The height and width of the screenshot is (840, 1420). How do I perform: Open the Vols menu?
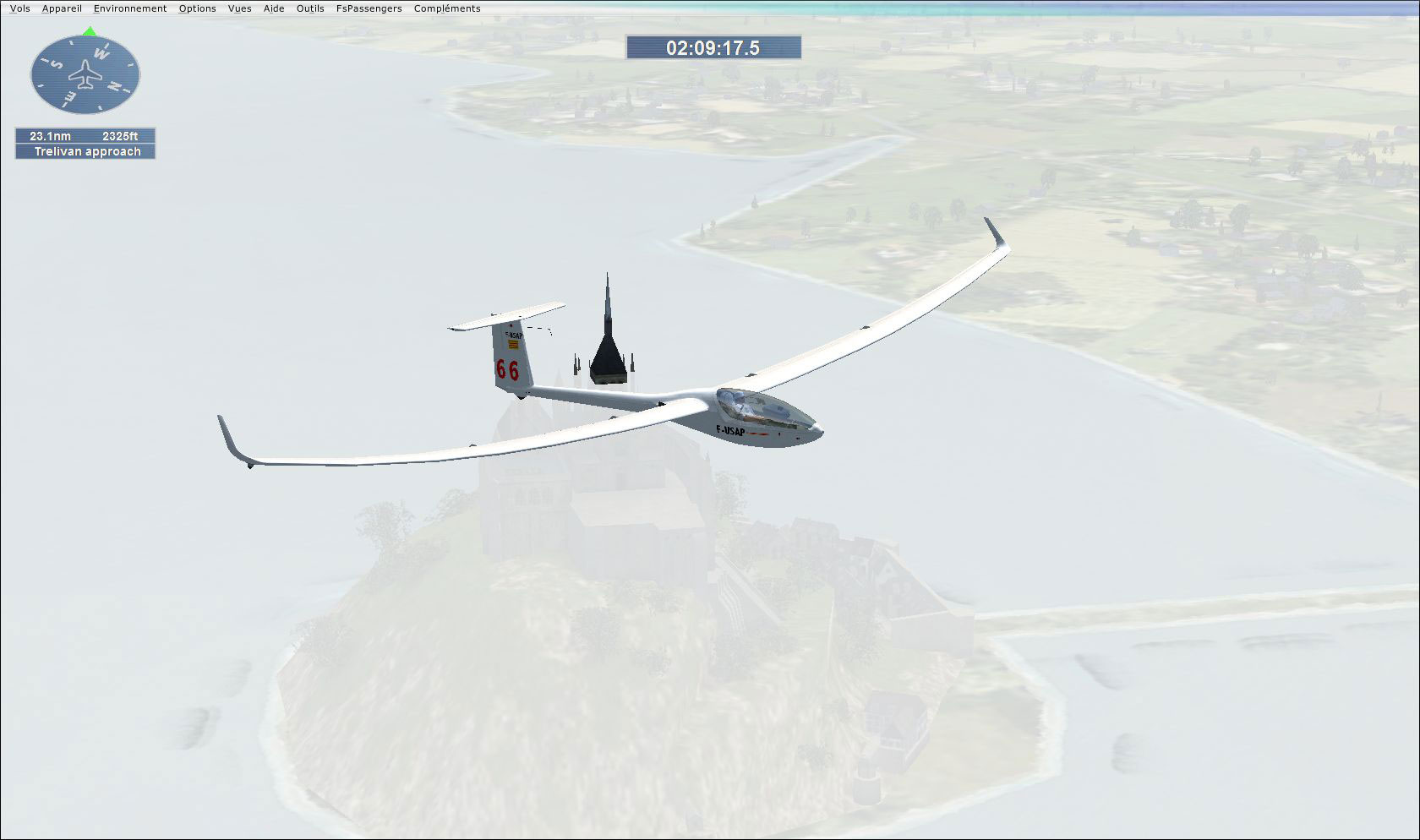pos(19,8)
